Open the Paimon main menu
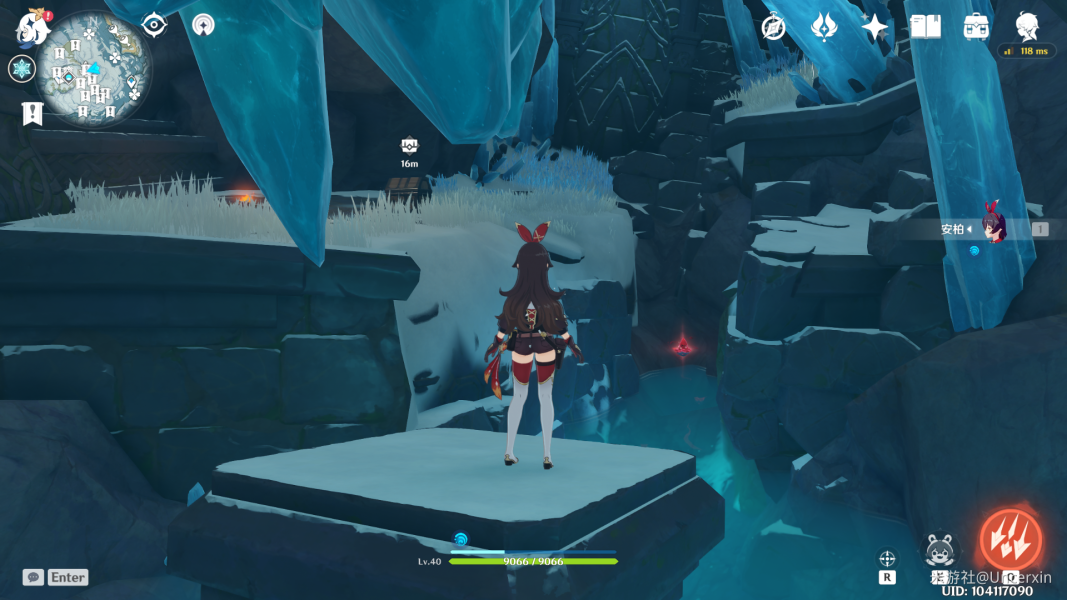The image size is (1067, 600). (x=33, y=27)
